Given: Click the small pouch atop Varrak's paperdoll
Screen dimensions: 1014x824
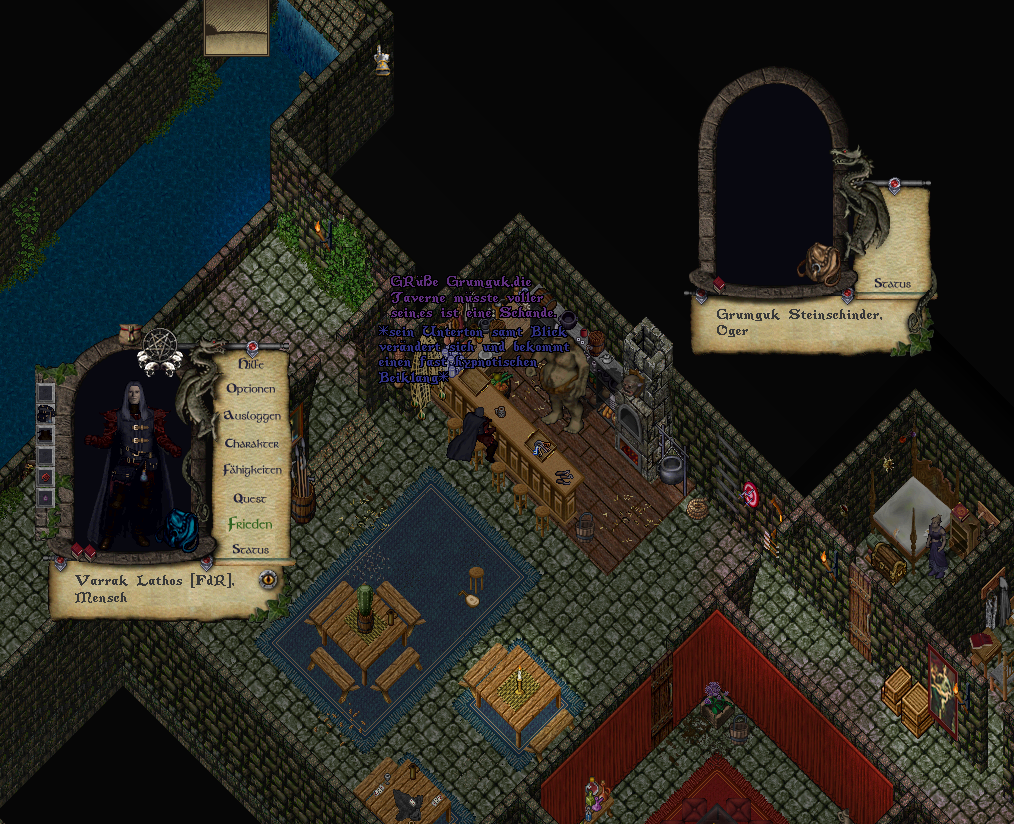Looking at the screenshot, I should tap(128, 332).
